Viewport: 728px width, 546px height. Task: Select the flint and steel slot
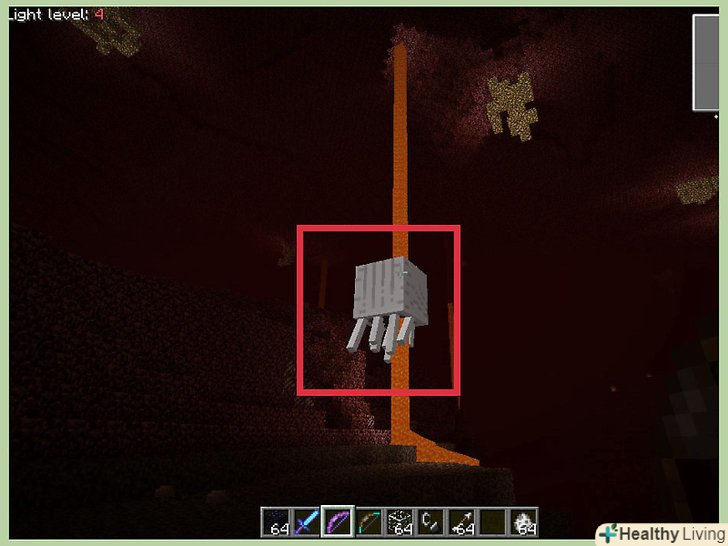tap(431, 522)
